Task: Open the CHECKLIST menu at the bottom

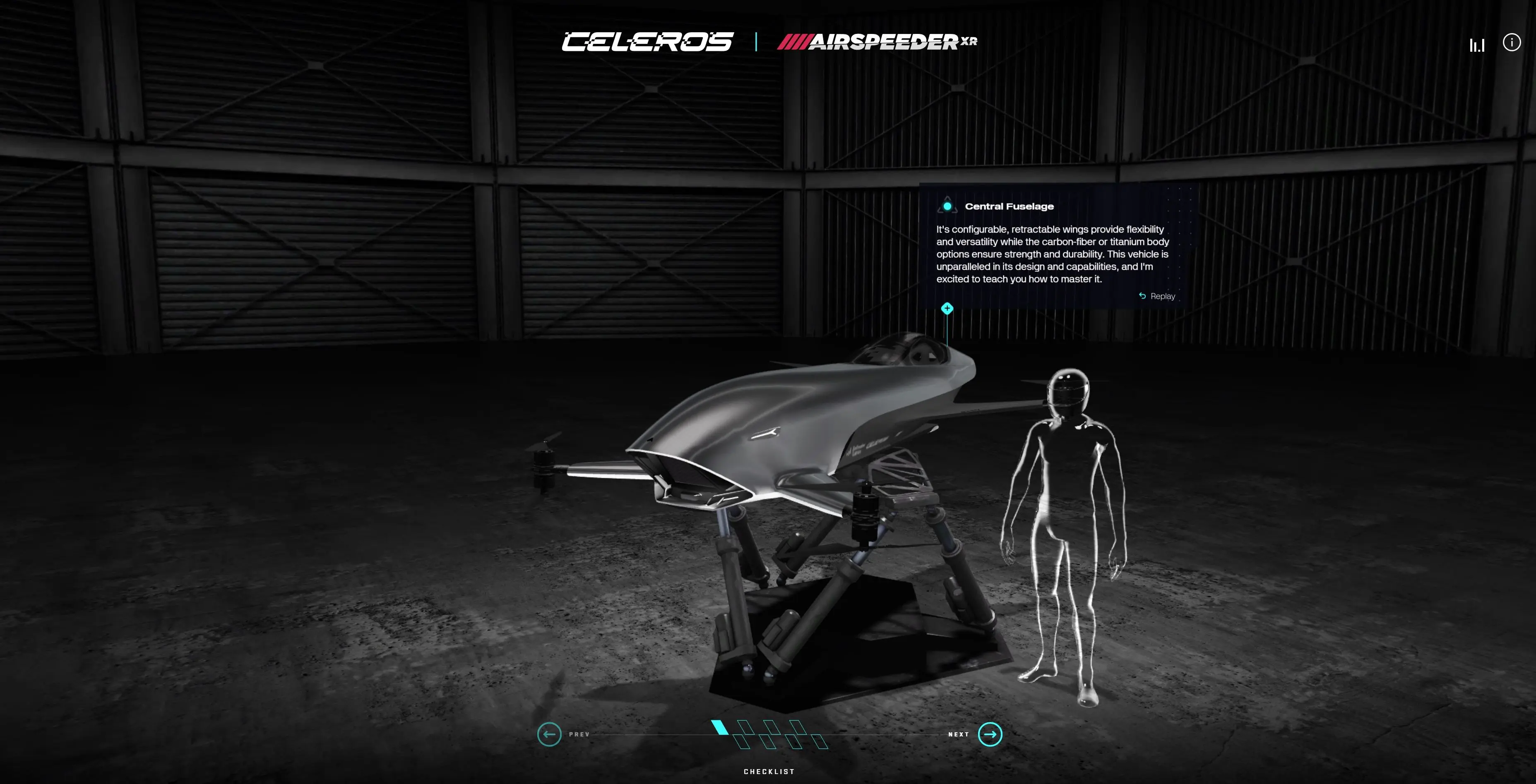Action: click(769, 771)
